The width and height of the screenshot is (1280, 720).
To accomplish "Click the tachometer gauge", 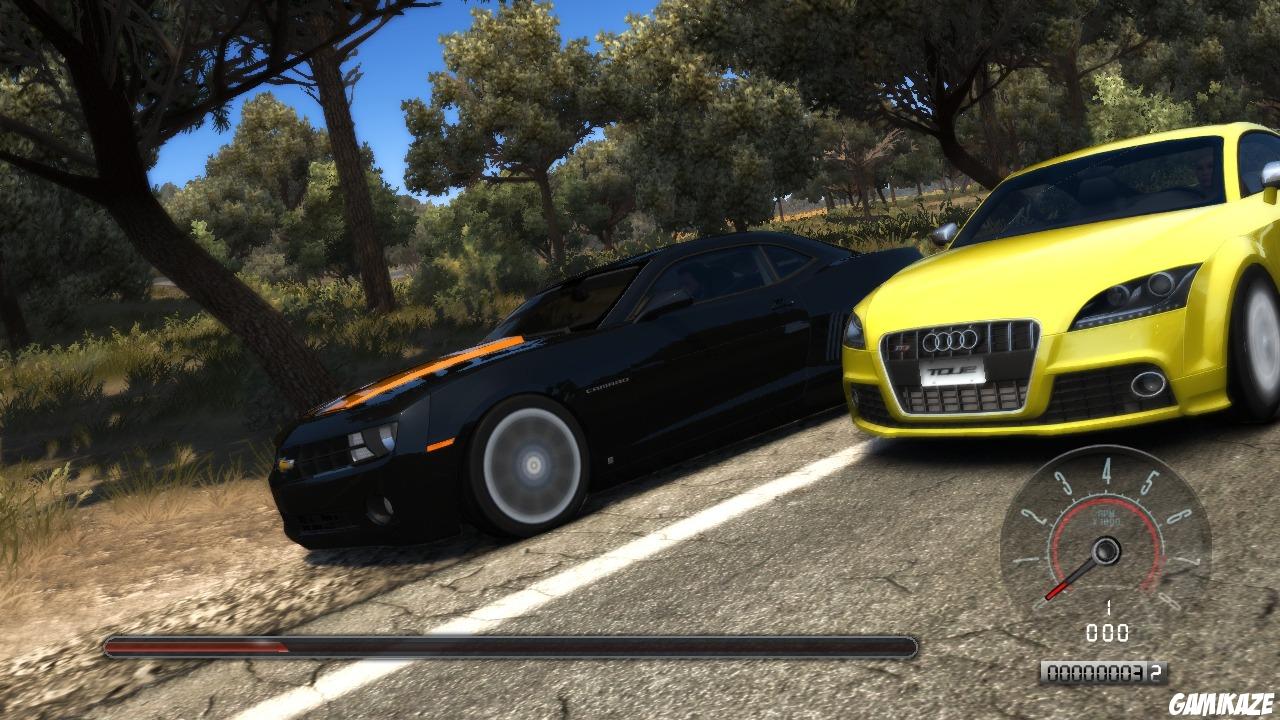I will 1105,548.
